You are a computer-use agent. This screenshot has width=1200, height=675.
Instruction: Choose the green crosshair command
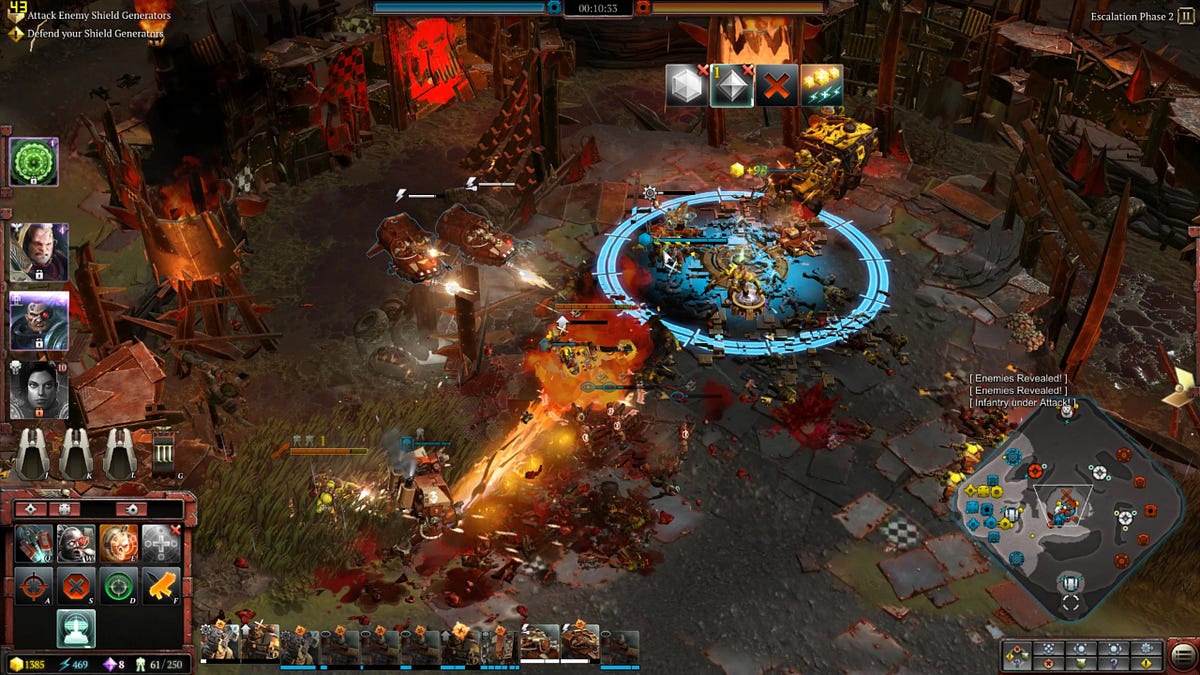(118, 585)
